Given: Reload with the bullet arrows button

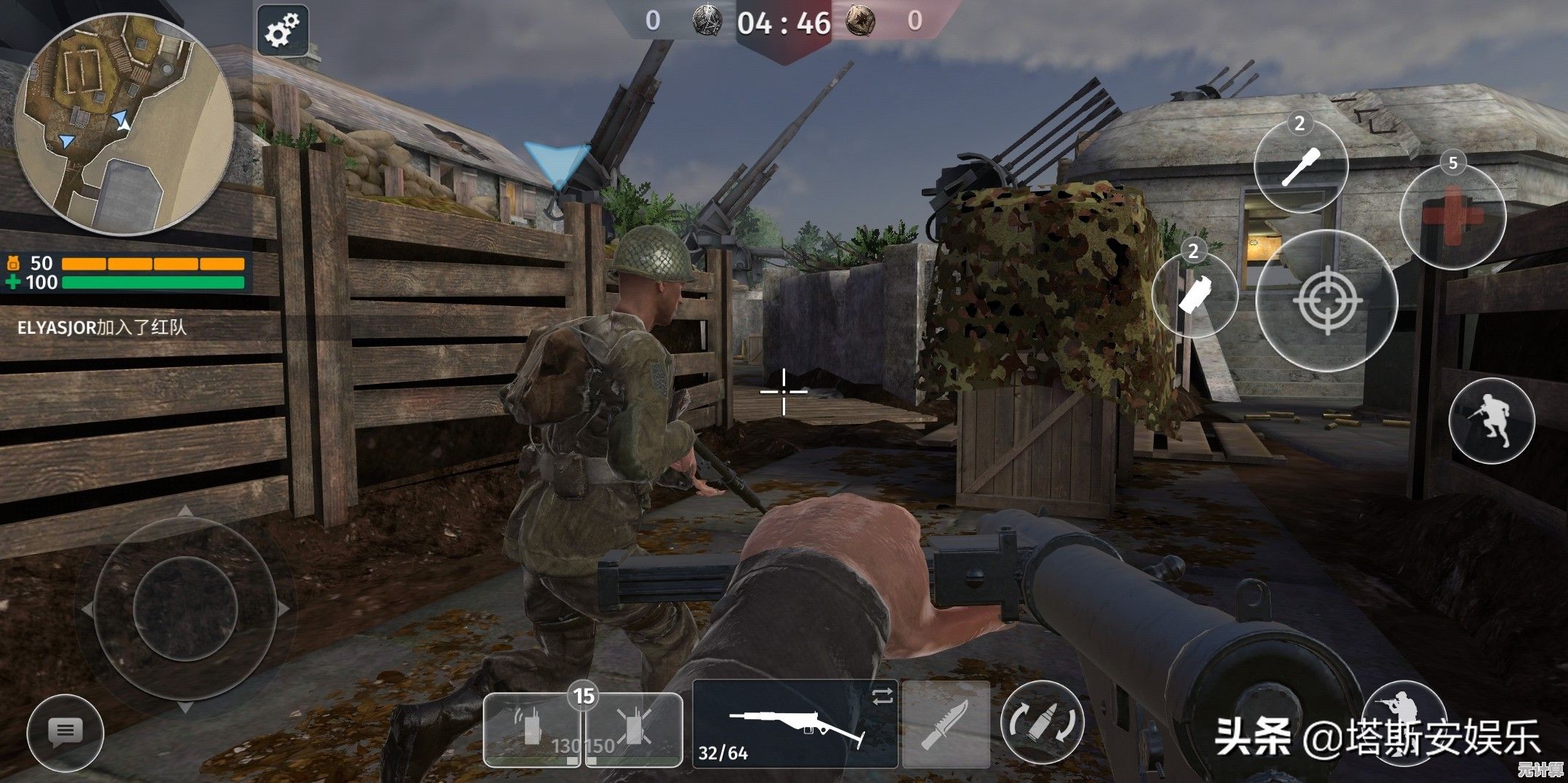Looking at the screenshot, I should coord(1042,724).
